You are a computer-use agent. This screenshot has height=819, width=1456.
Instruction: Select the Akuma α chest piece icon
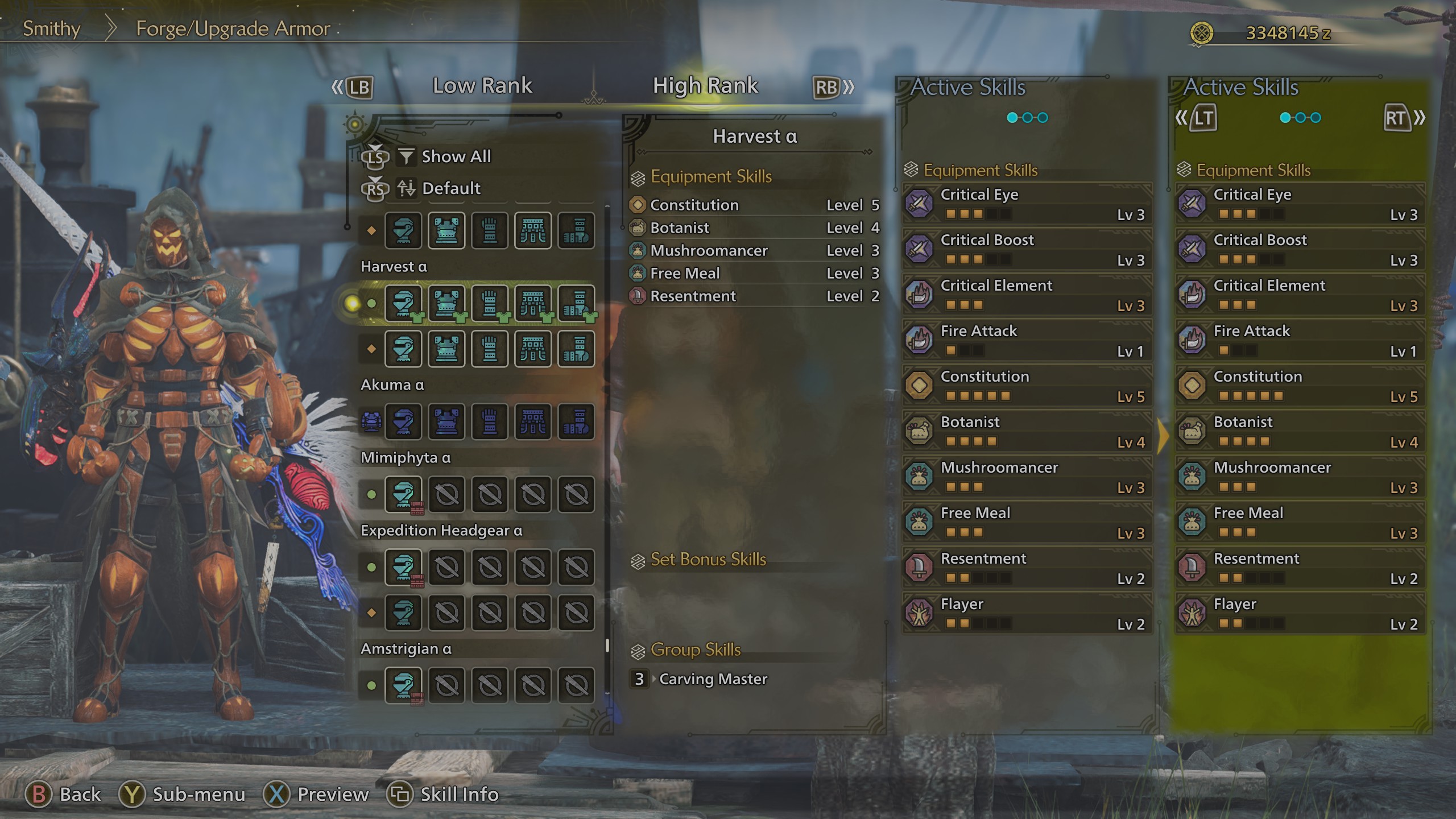click(x=446, y=422)
